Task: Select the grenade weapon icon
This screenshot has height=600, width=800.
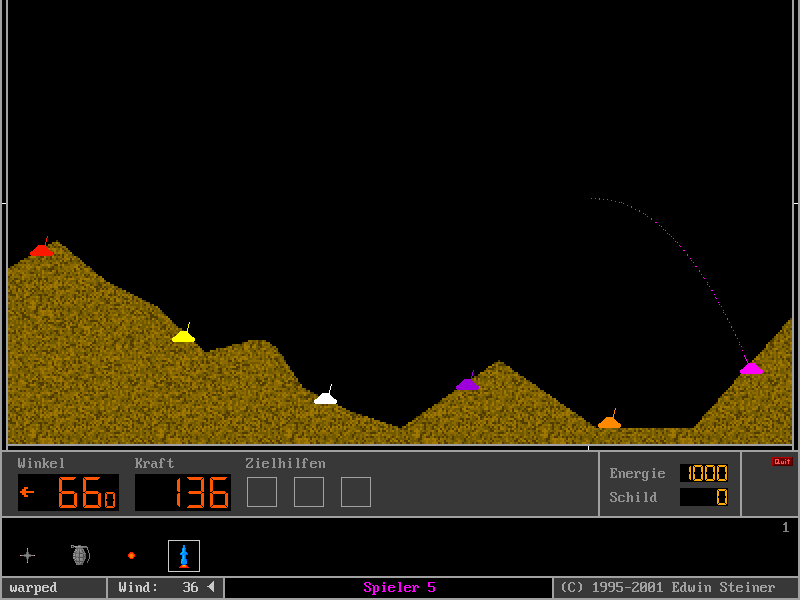Action: 80,555
